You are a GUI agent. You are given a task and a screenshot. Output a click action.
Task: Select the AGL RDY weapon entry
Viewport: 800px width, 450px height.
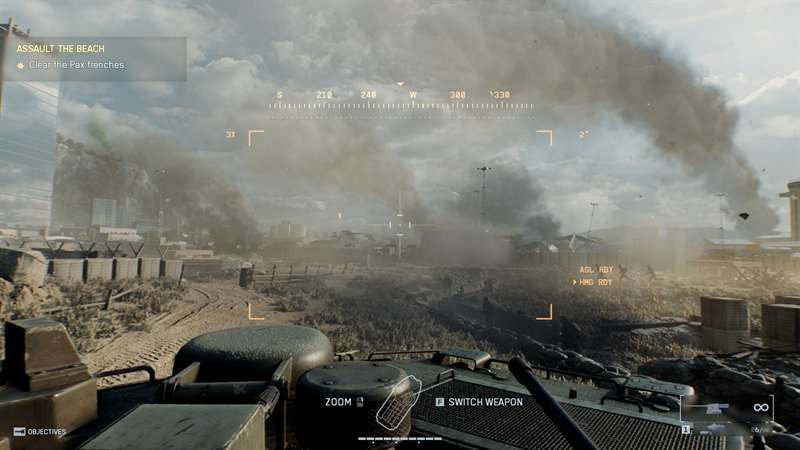(x=596, y=270)
